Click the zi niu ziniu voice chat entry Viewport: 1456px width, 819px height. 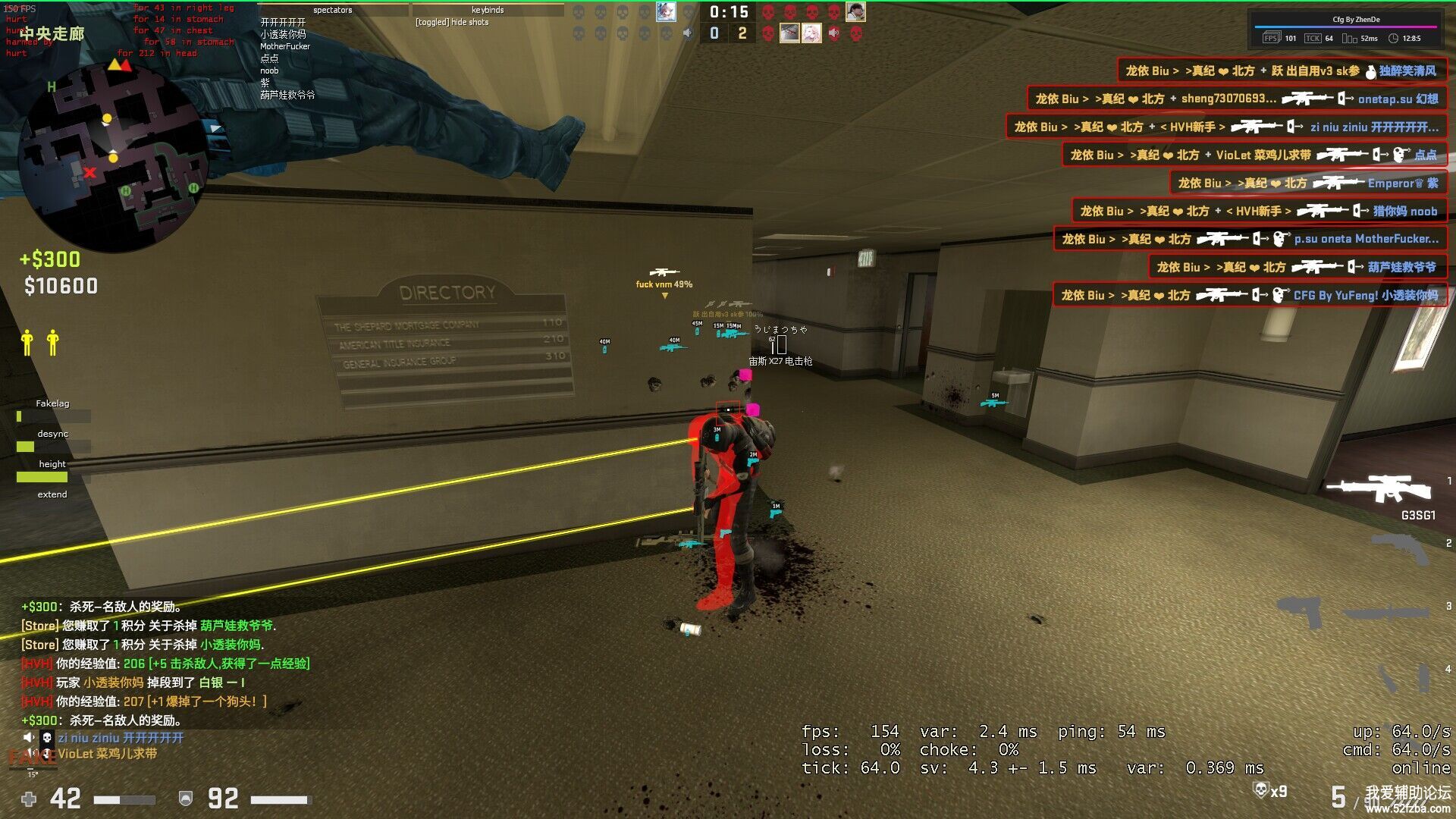pos(120,737)
